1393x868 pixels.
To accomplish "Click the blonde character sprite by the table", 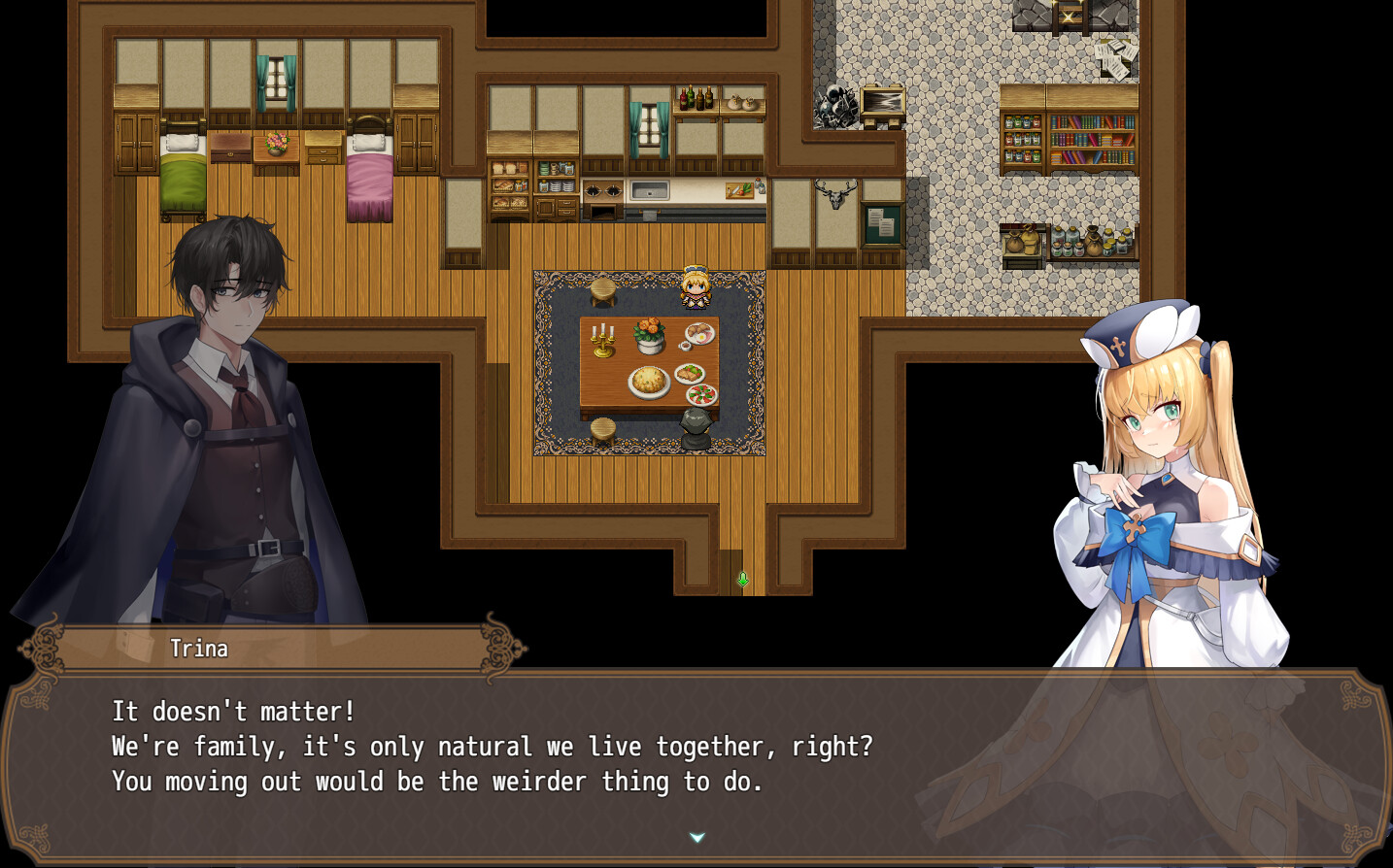I will [x=695, y=286].
